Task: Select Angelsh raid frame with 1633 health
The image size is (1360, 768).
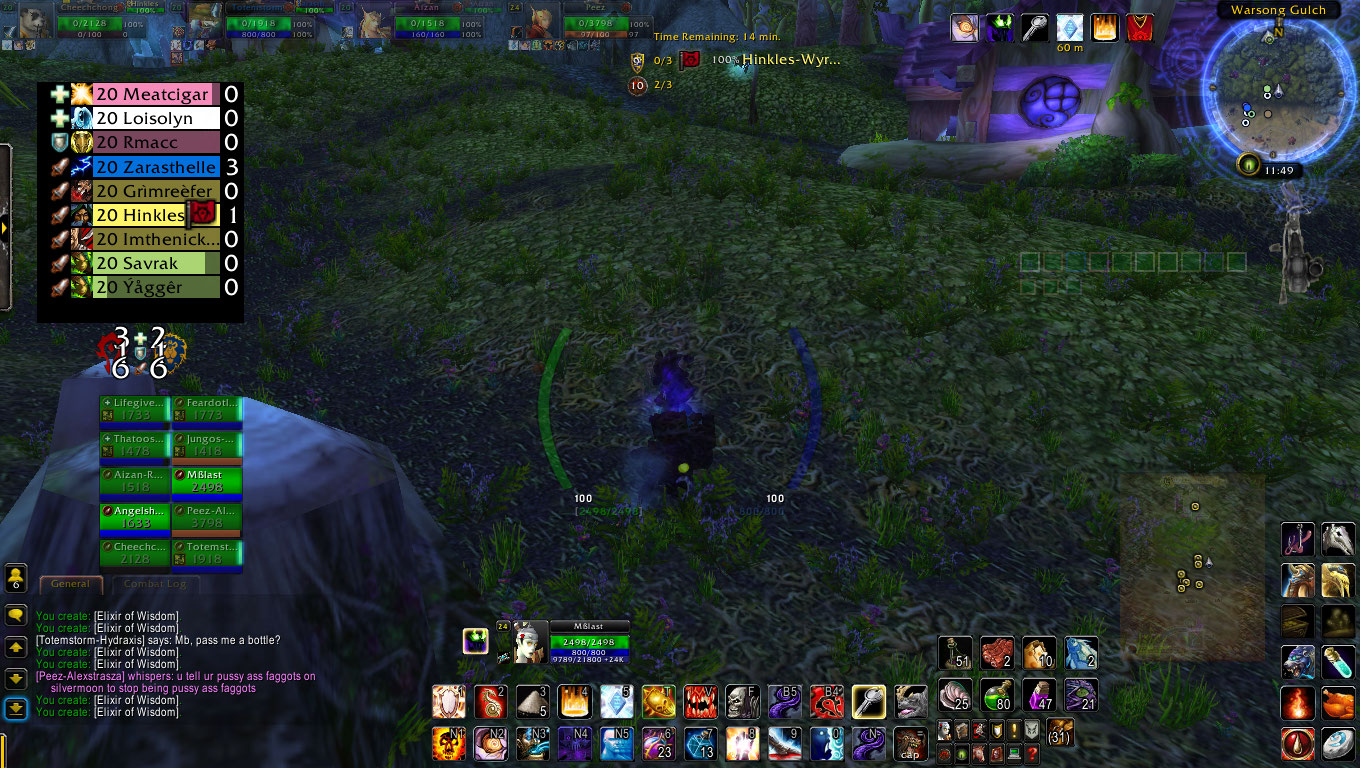Action: click(x=135, y=517)
